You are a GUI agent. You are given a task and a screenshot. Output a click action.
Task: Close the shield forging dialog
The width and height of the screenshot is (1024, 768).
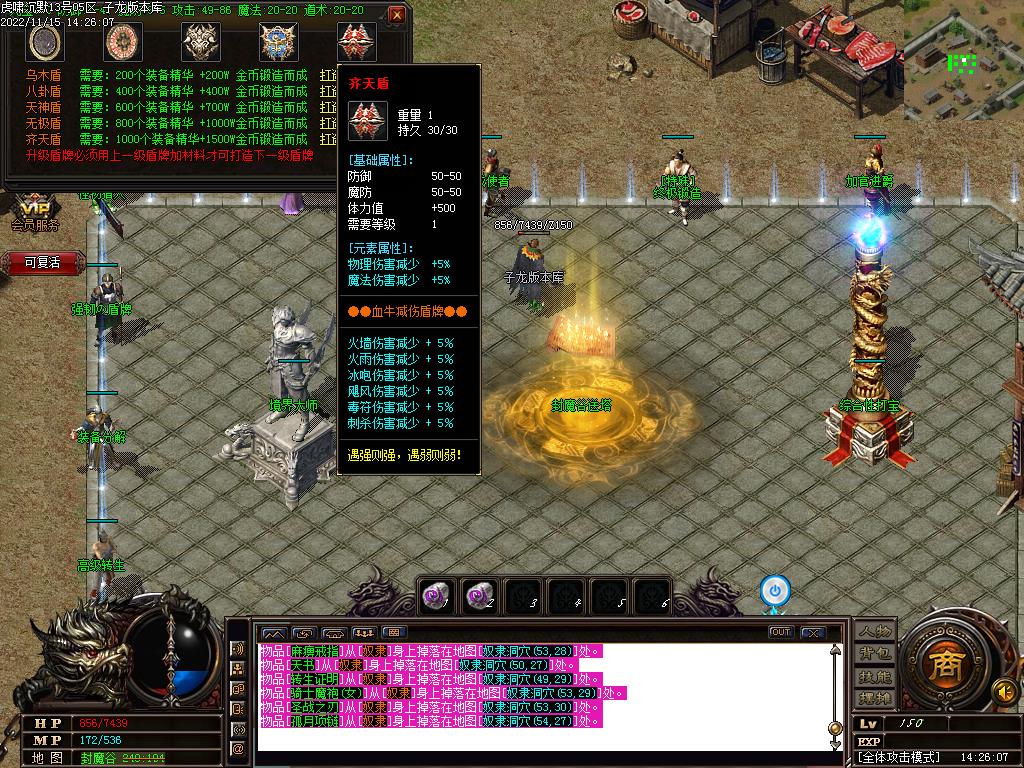[397, 15]
